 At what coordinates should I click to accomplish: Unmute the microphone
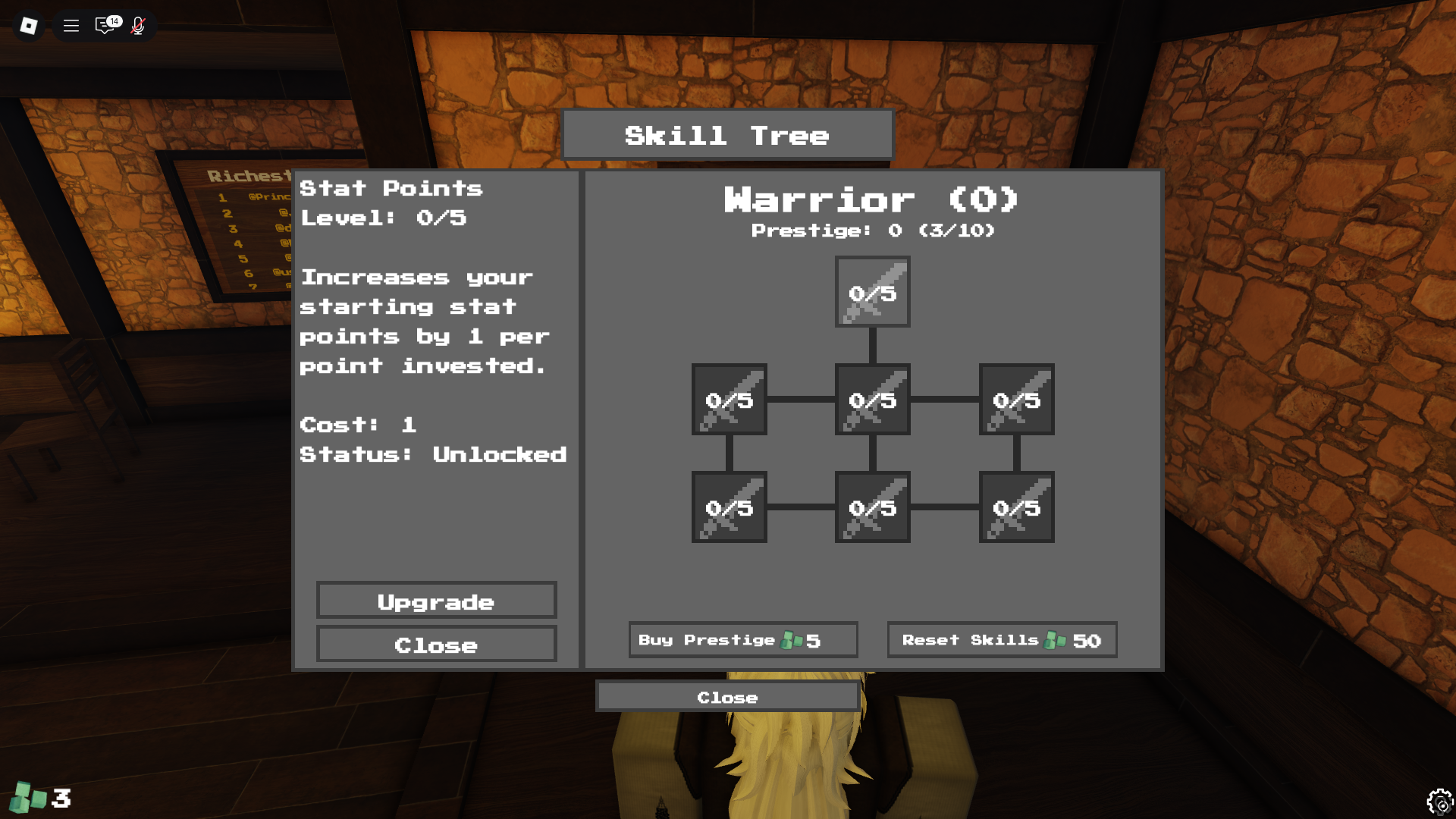[138, 25]
